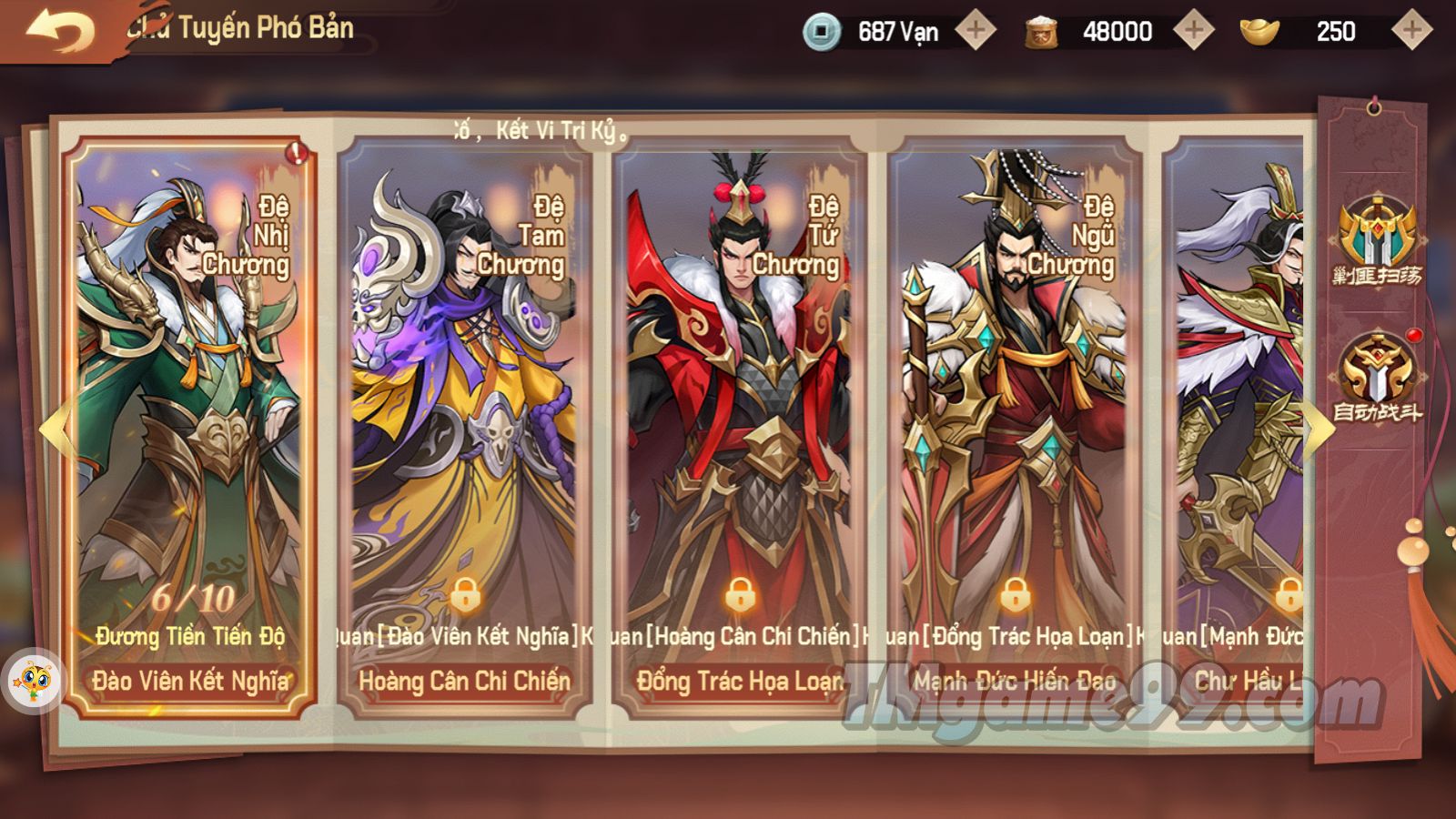Add gold ingots with the plus button
1456x819 pixels.
(1411, 31)
